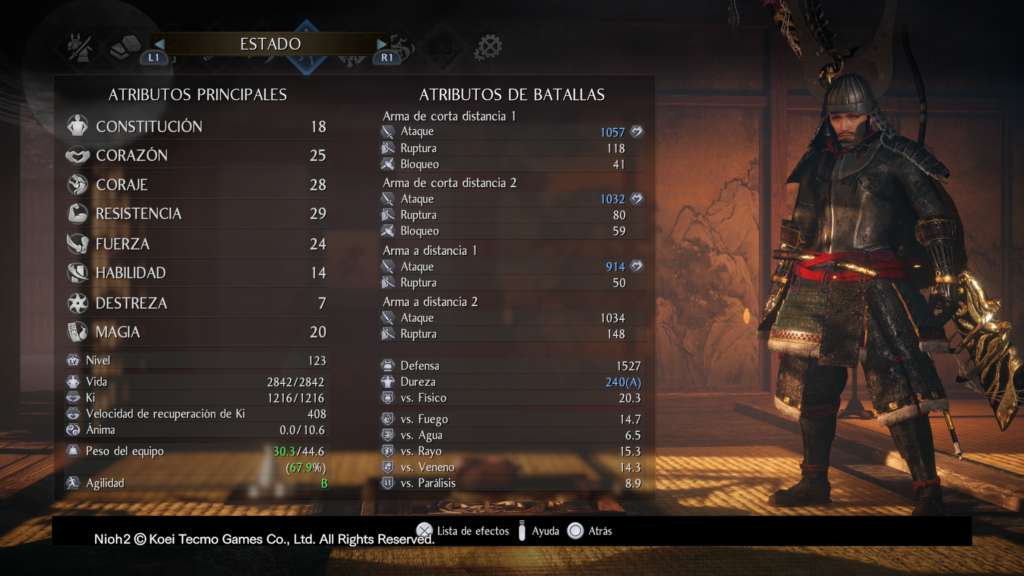1024x576 pixels.
Task: Select the Corazón attribute row
Action: tap(197, 156)
